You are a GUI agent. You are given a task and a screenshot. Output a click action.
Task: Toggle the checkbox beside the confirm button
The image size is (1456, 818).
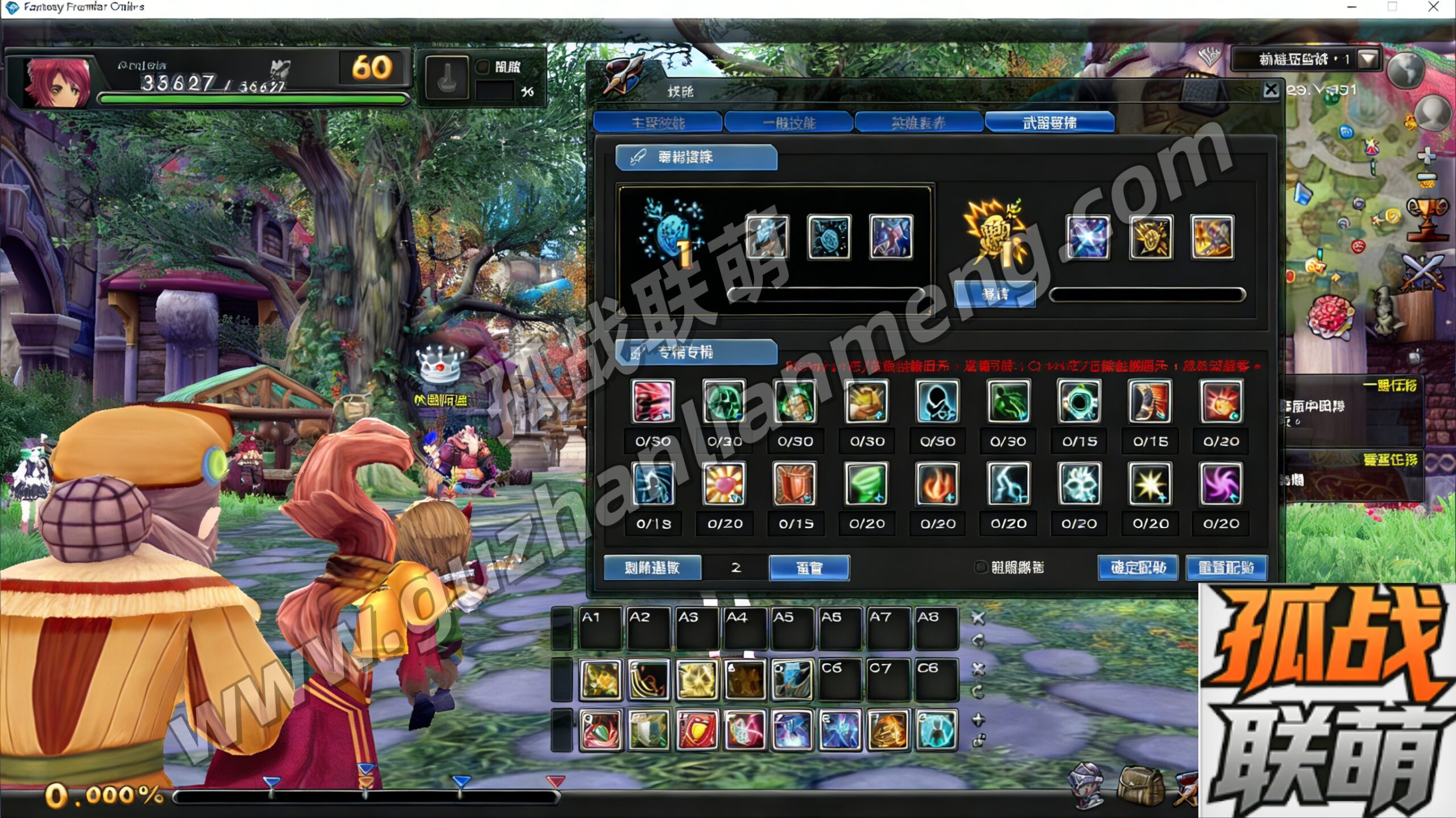click(x=981, y=567)
